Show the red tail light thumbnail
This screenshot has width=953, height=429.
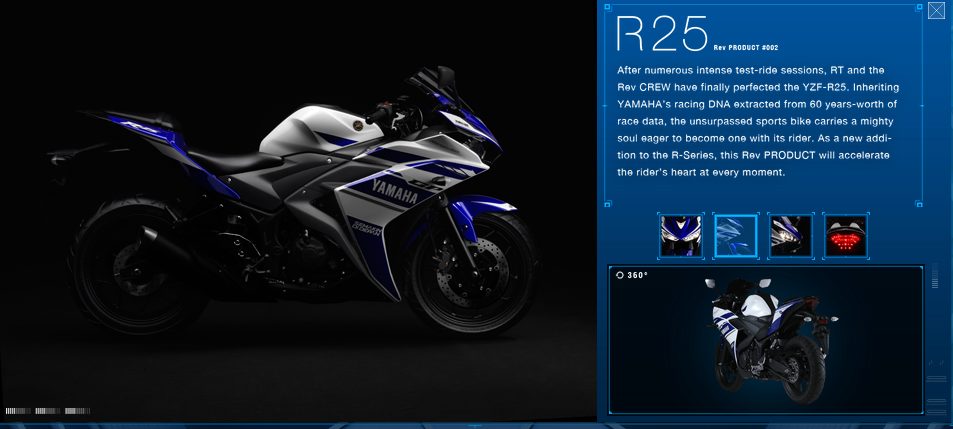click(x=846, y=235)
